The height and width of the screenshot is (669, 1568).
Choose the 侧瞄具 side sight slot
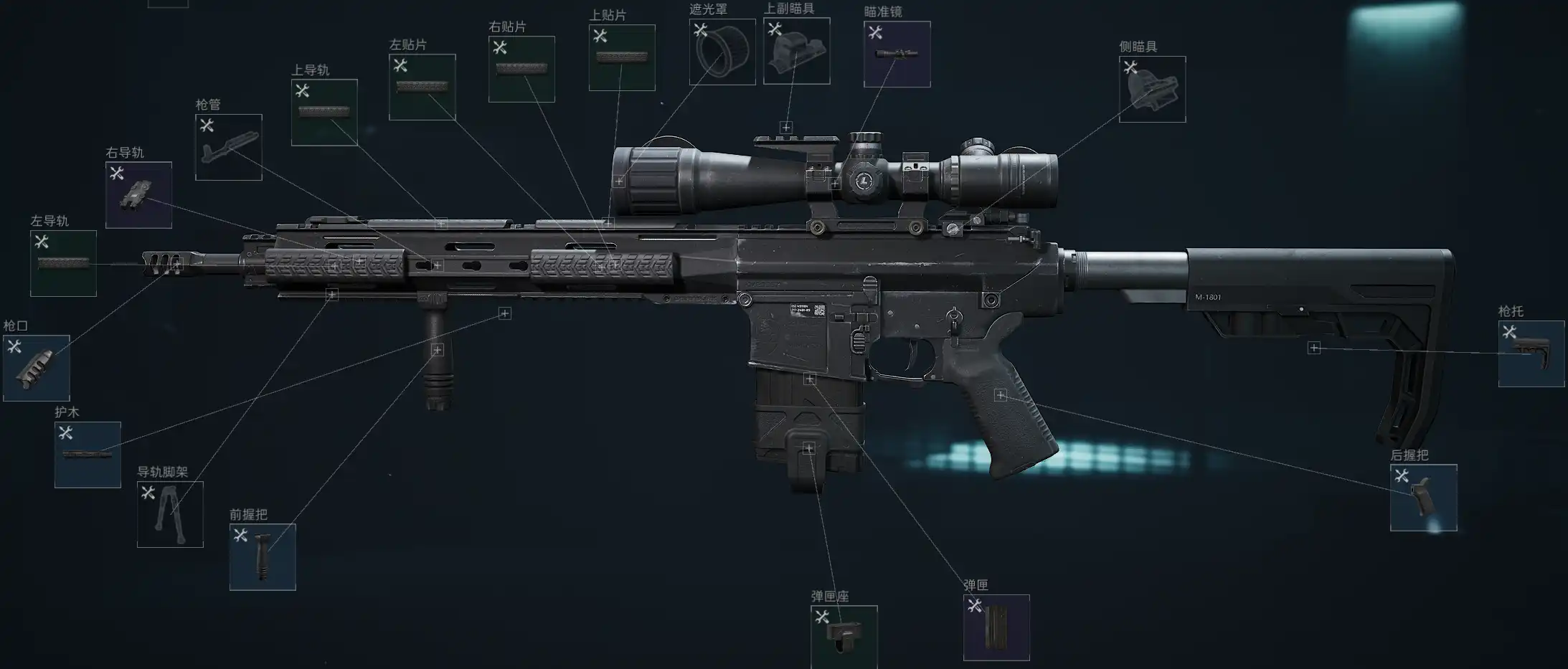1152,89
